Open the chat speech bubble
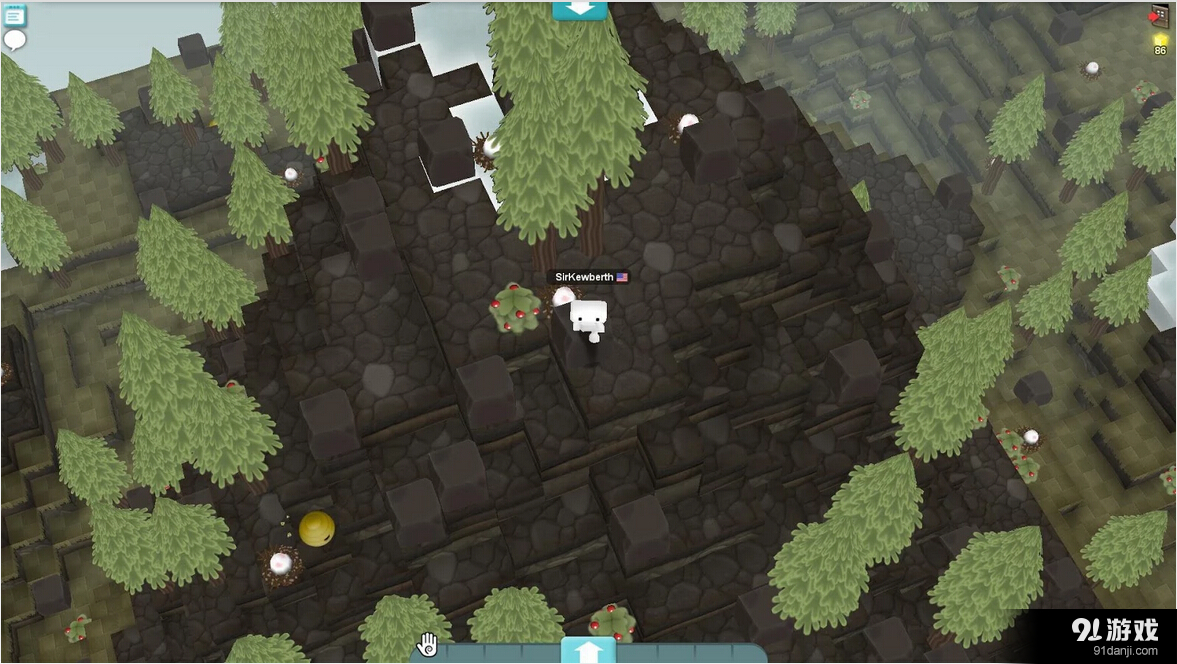This screenshot has width=1177, height=664. pos(14,40)
